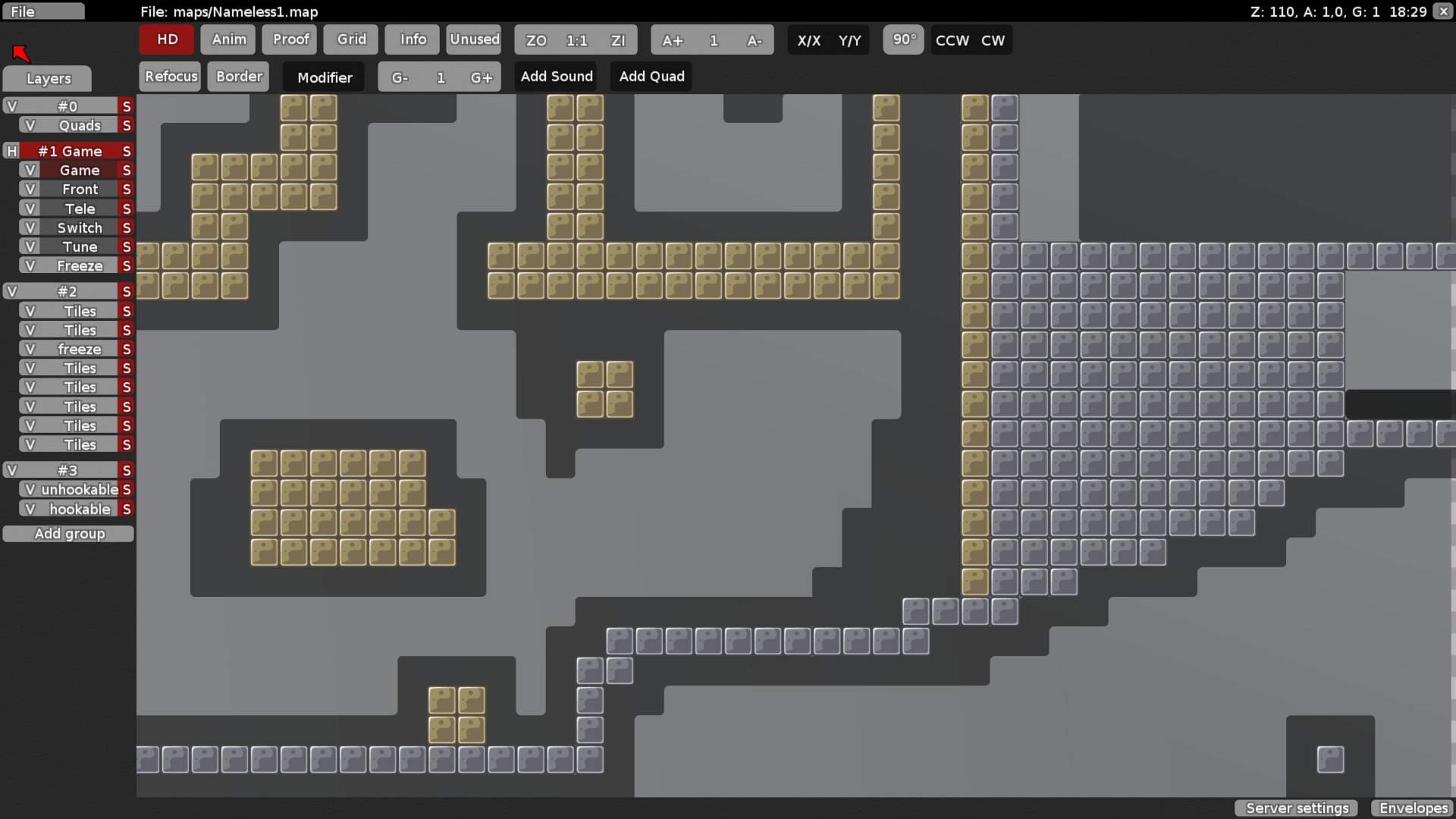This screenshot has height=819, width=1456.
Task: Click the S button next to the Tele layer
Action: point(127,208)
